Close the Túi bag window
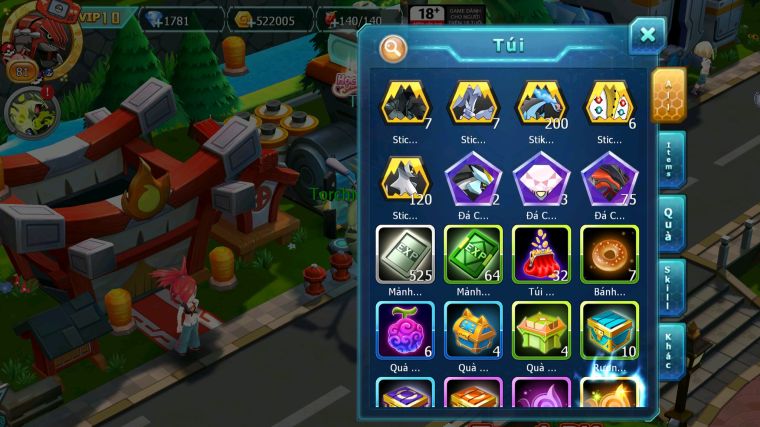The height and width of the screenshot is (427, 760). (x=647, y=36)
